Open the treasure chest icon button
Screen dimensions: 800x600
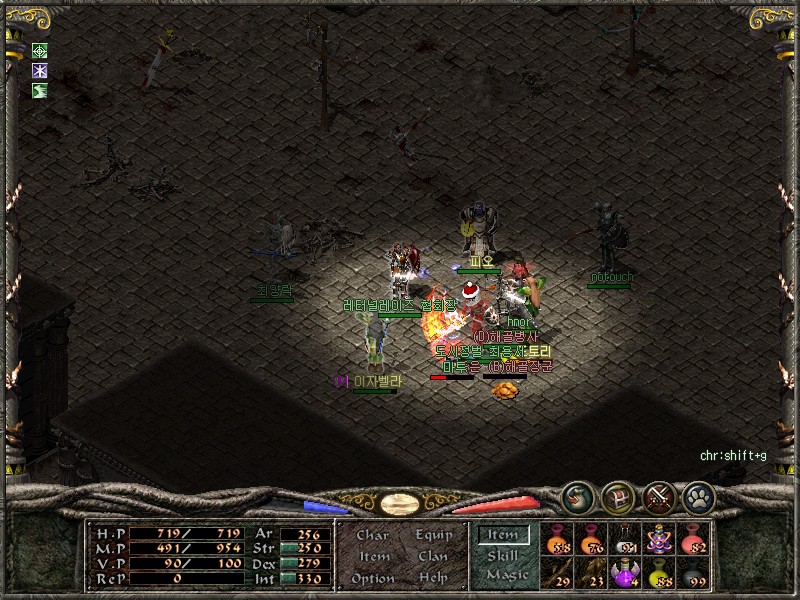617,496
